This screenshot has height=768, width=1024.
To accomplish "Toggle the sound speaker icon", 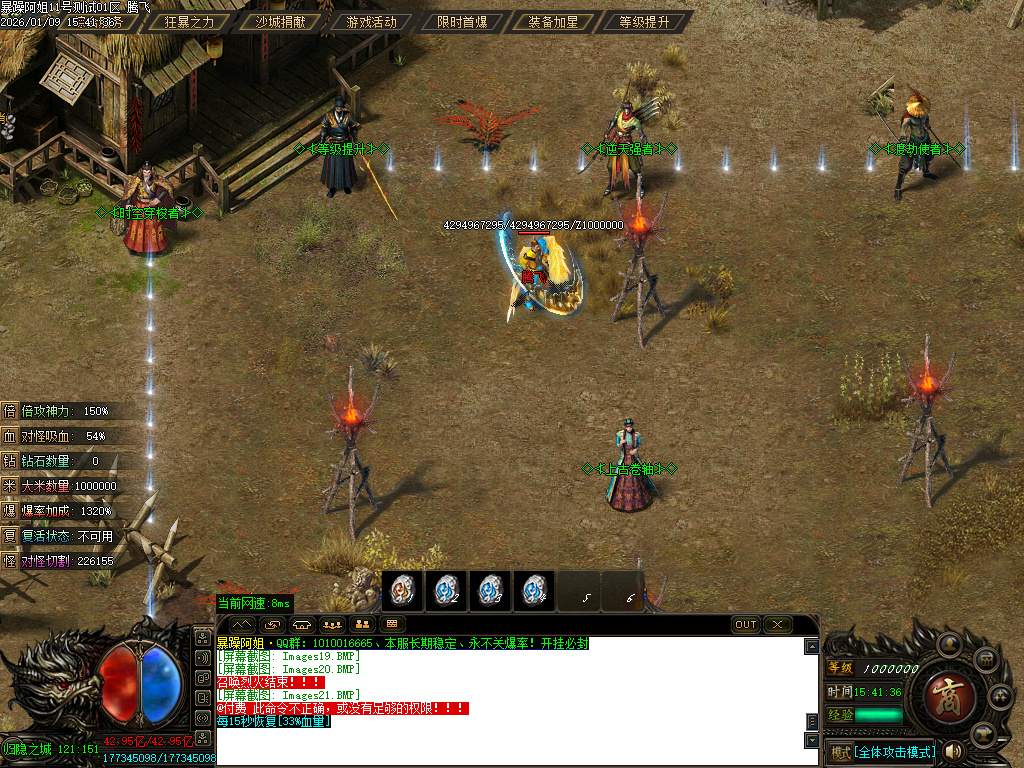I will tap(953, 751).
